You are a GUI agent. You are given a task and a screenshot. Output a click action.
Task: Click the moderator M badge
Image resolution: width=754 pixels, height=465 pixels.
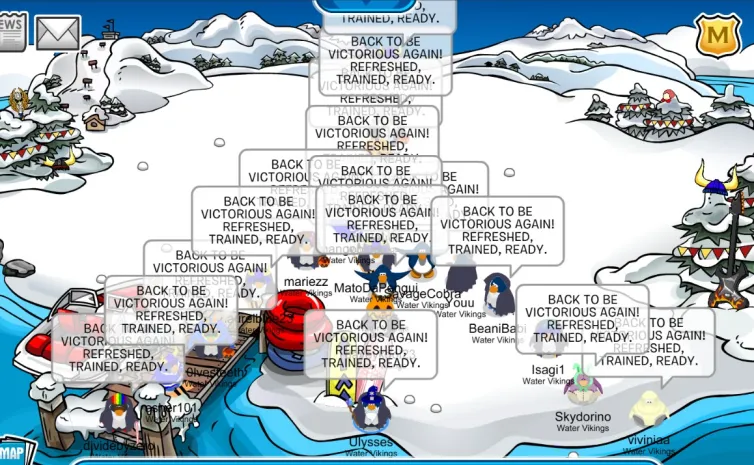[716, 34]
